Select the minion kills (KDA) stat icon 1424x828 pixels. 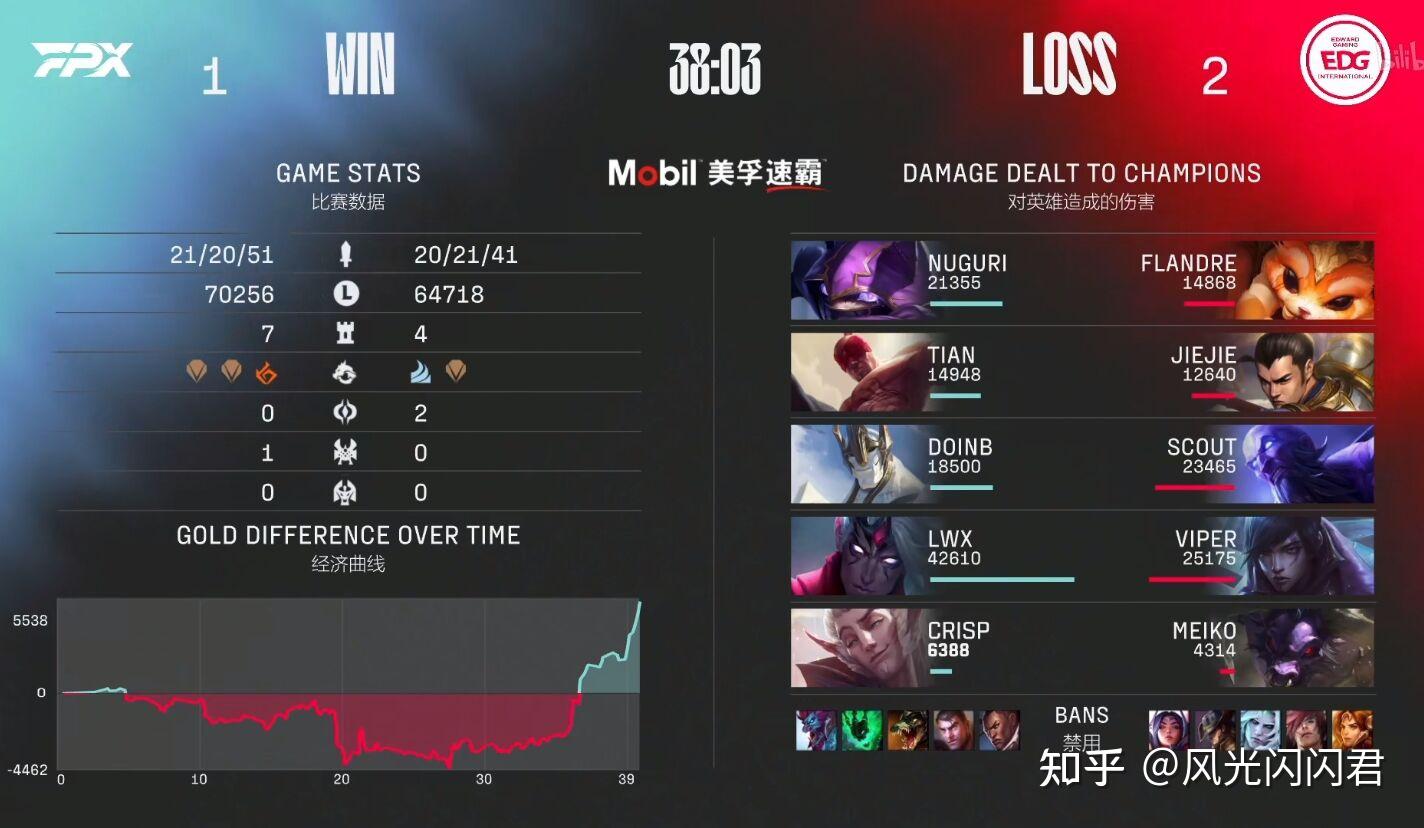pos(346,254)
